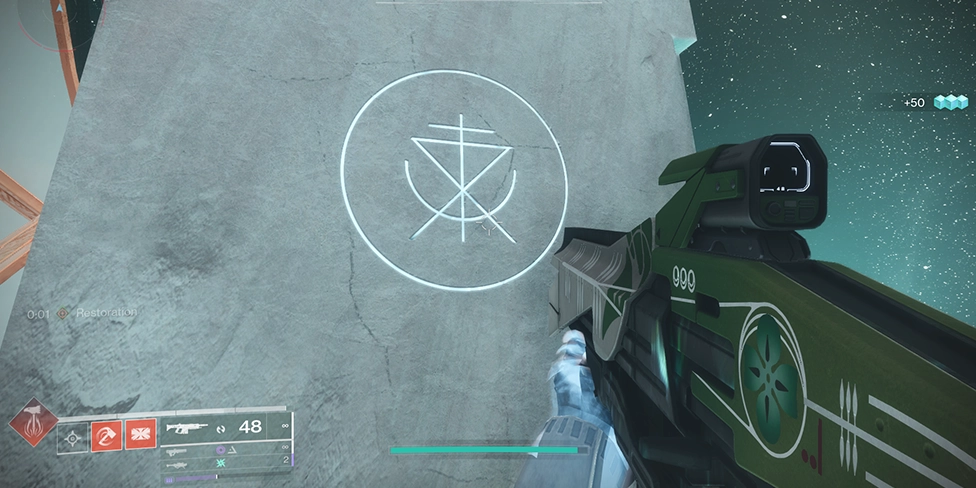This screenshot has height=488, width=976.
Task: Click the Restoration buff icon
Action: tap(63, 313)
